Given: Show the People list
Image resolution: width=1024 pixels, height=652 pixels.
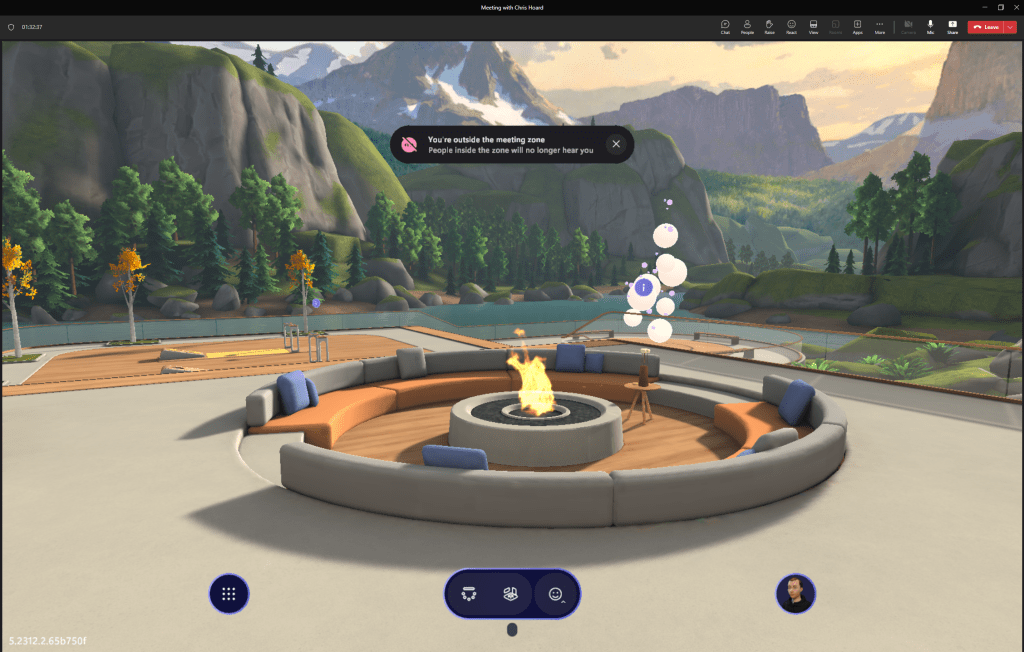Looking at the screenshot, I should coord(747,26).
